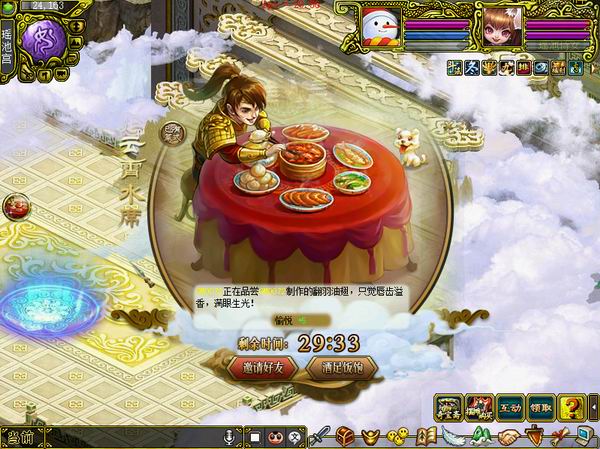Toggle the microphone voice icon
The height and width of the screenshot is (449, 600).
[x=228, y=437]
